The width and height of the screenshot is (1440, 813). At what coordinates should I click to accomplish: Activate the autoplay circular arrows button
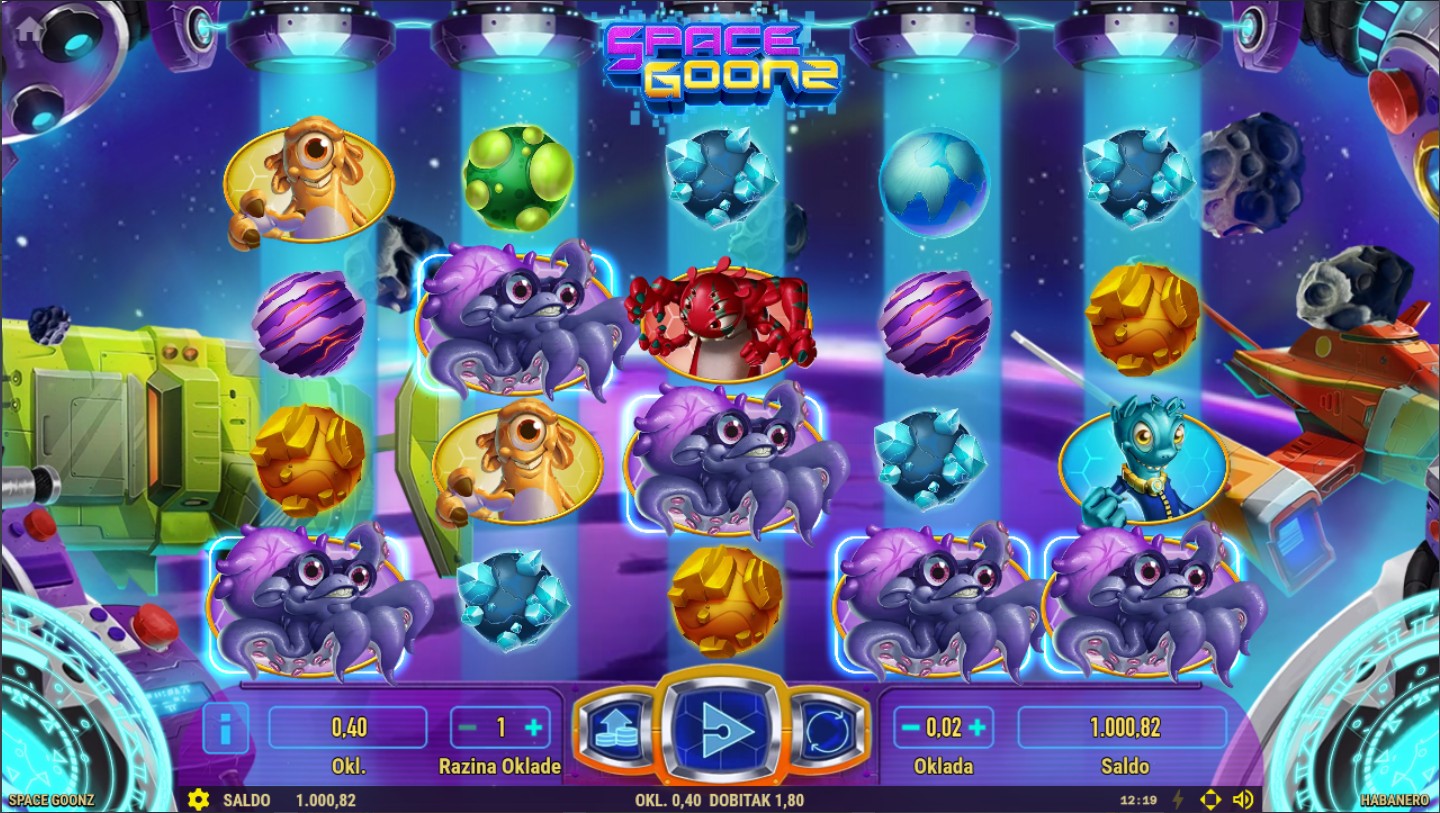point(829,730)
